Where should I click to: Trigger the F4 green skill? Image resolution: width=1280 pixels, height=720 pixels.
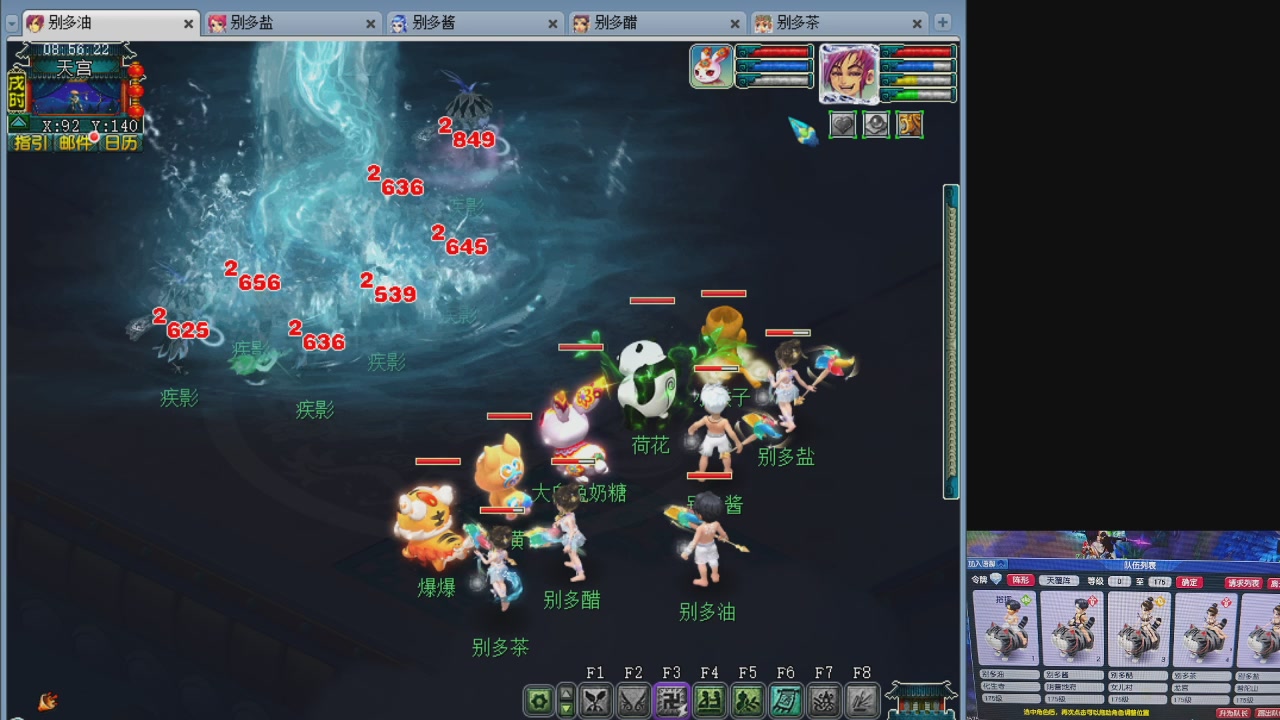(710, 700)
